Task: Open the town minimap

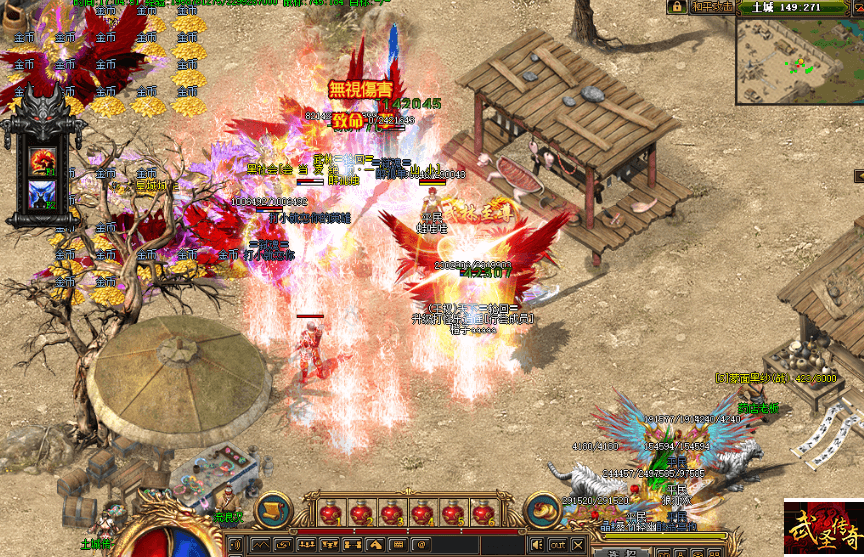Action: coord(800,59)
